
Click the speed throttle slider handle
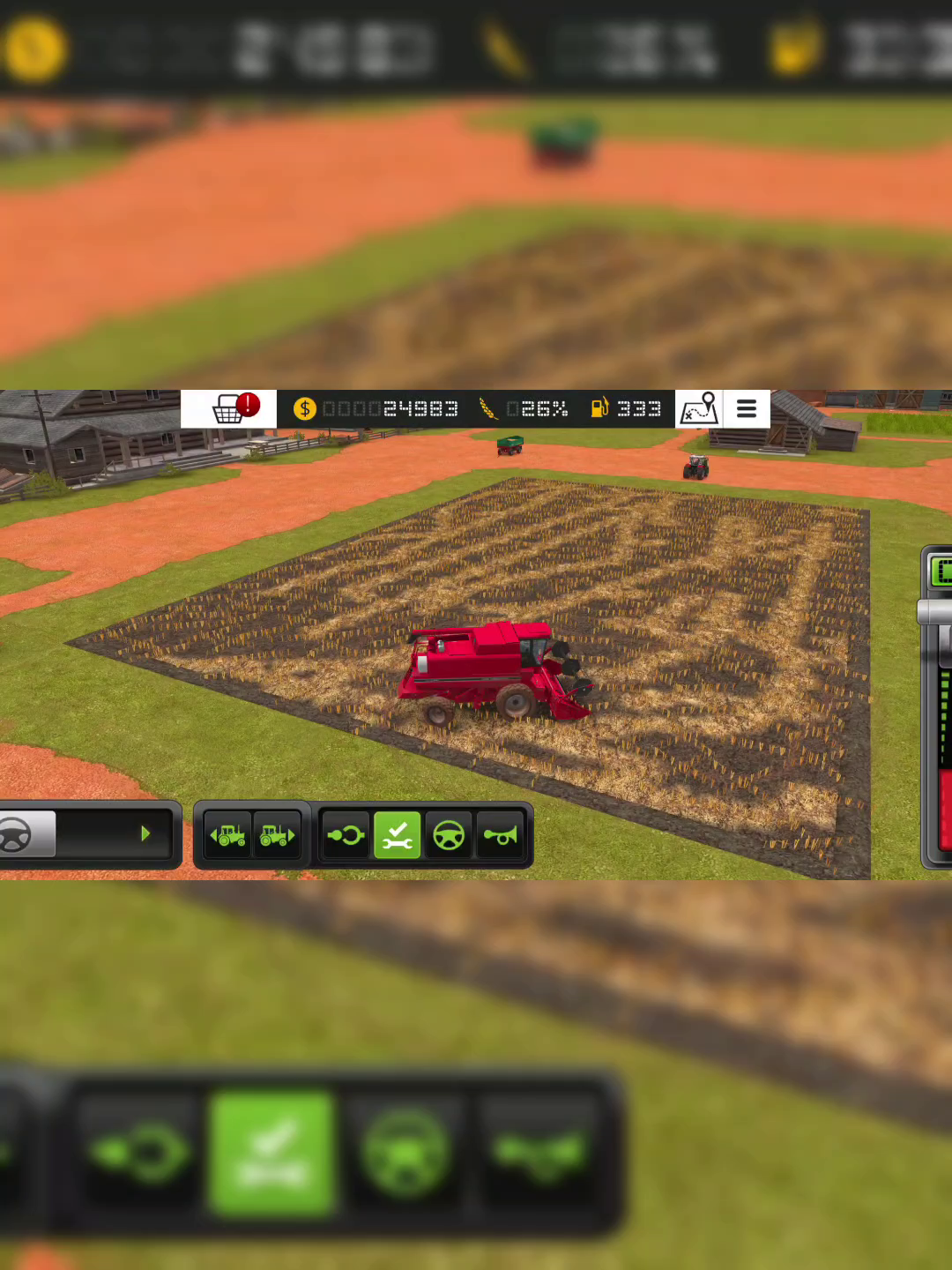point(936,612)
